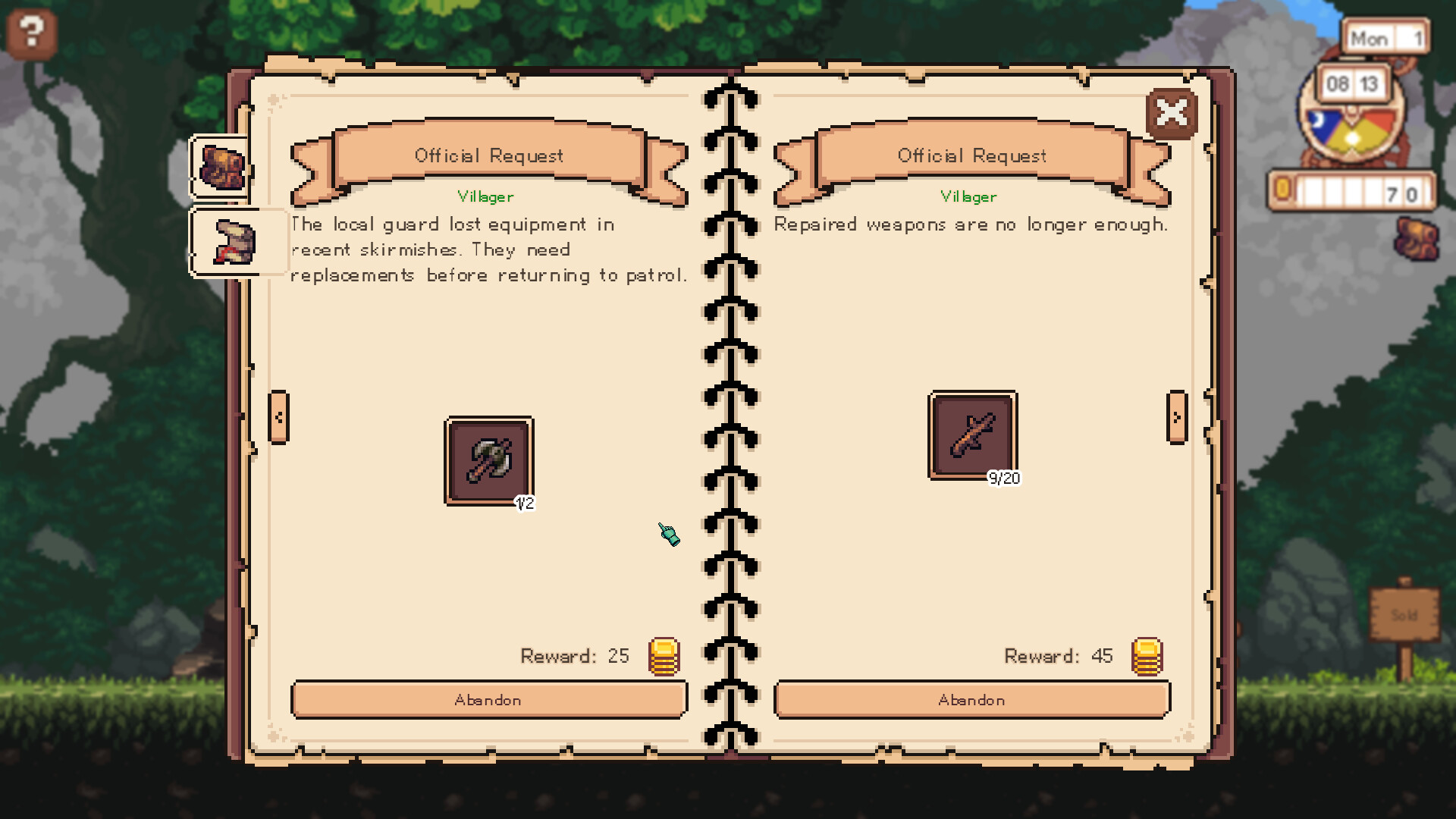Flip to the previous quest page
Image resolution: width=1456 pixels, height=819 pixels.
tap(277, 416)
